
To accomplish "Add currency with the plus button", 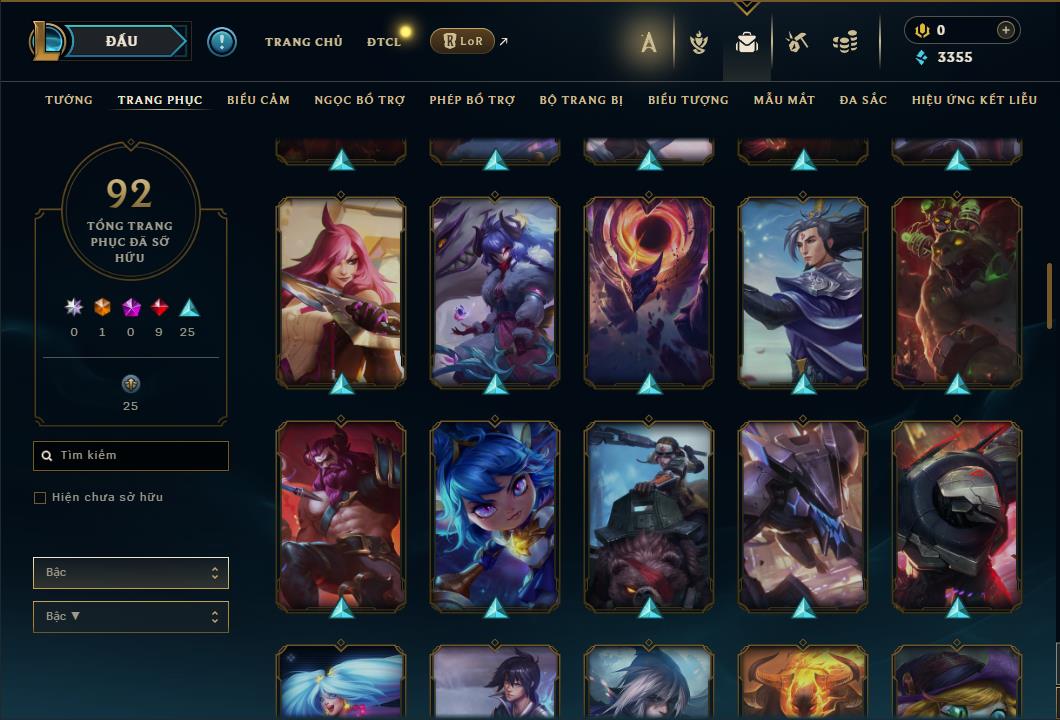I will (x=1005, y=30).
